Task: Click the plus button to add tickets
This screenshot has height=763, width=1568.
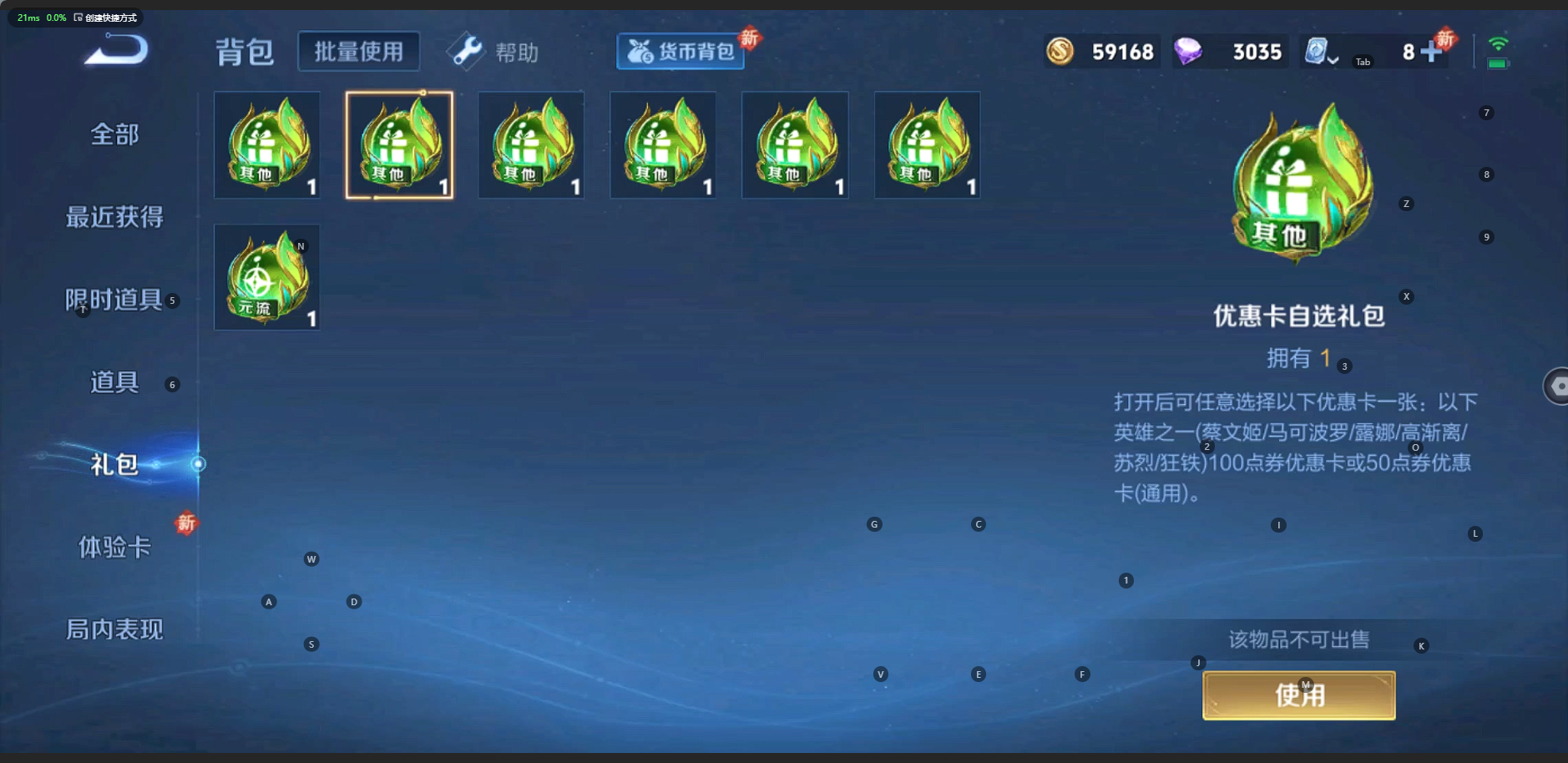Action: (x=1431, y=52)
